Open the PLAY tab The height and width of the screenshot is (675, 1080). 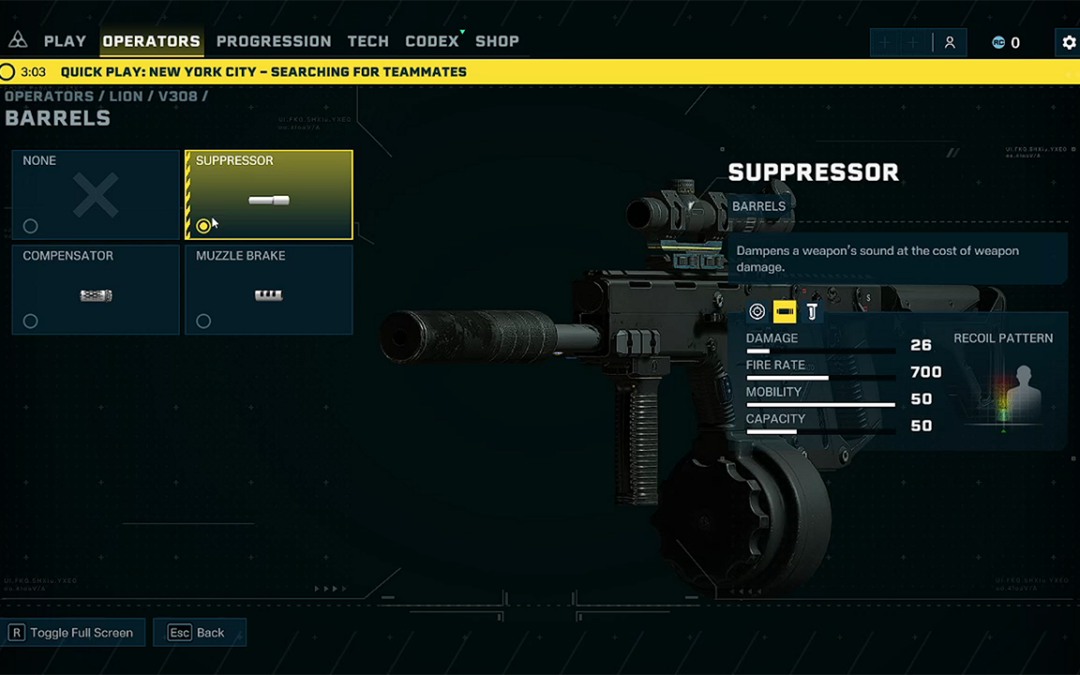tap(64, 42)
